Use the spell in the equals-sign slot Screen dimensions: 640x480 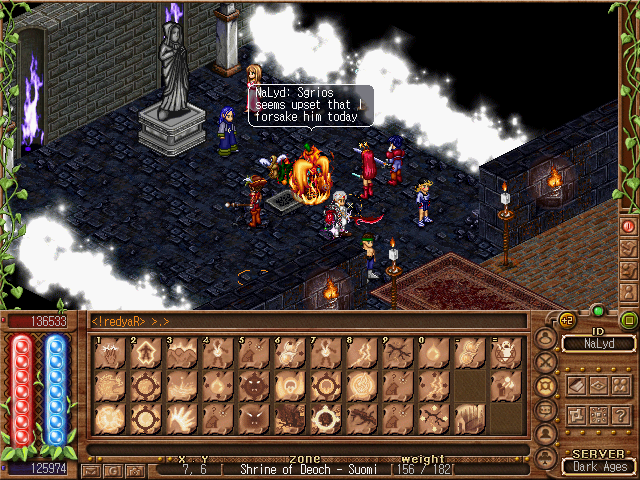click(x=505, y=353)
